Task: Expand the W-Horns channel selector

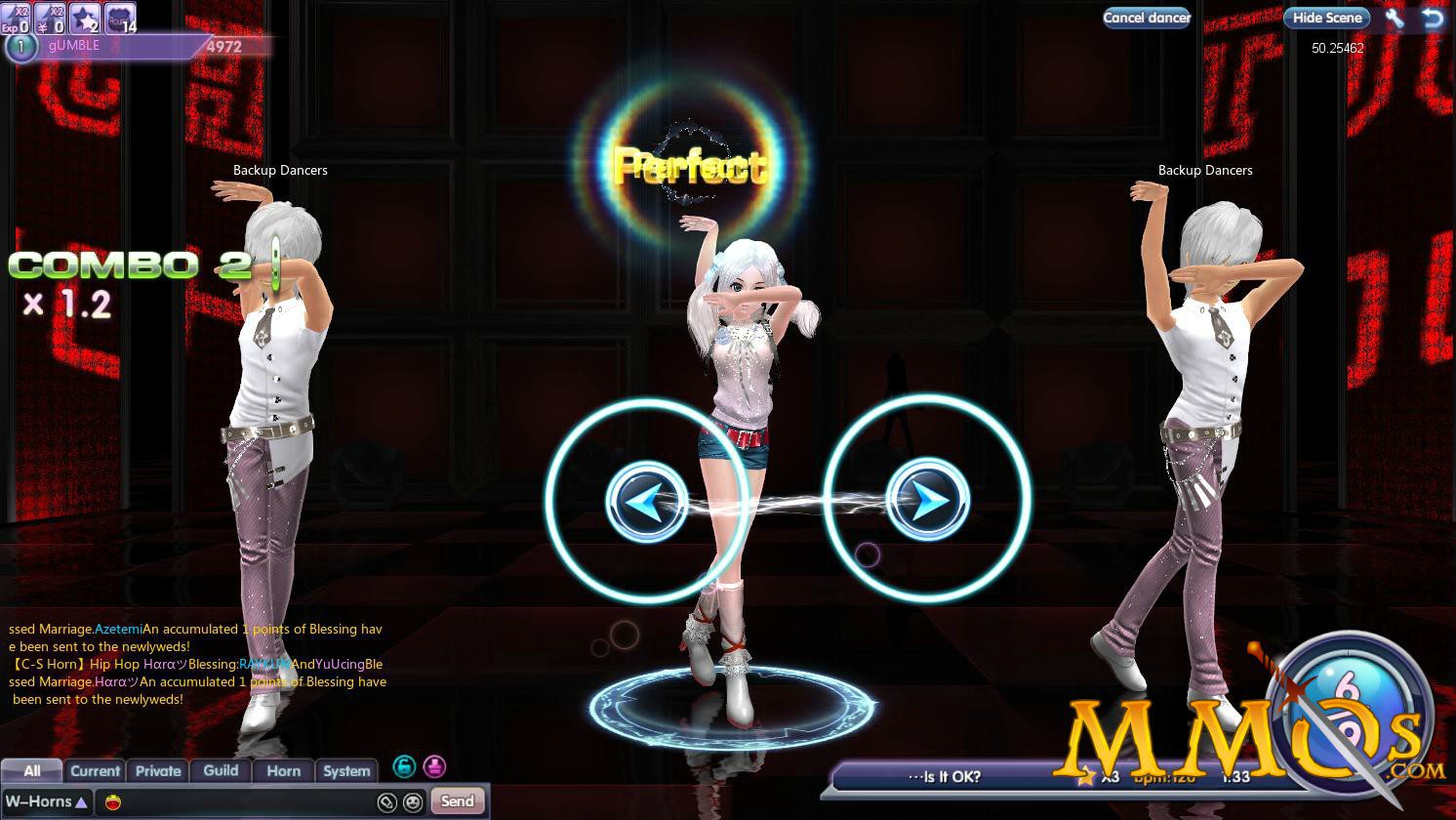Action: [45, 800]
